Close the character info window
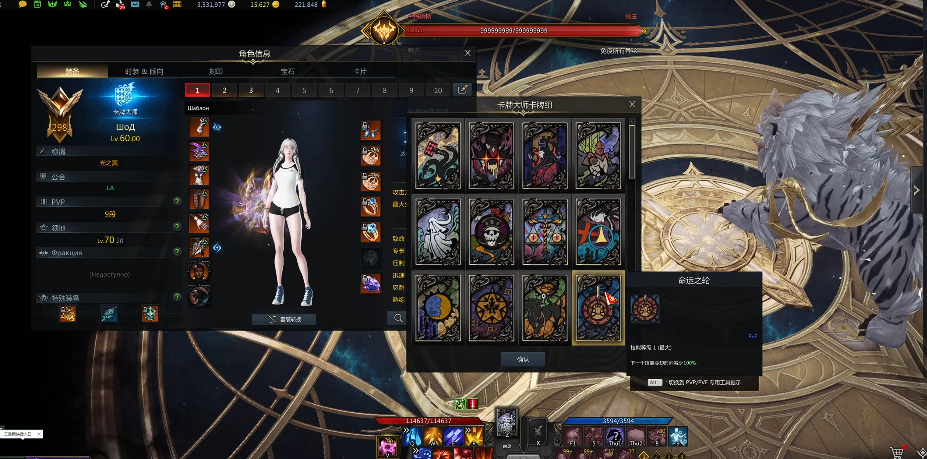This screenshot has width=927, height=459. pos(468,53)
